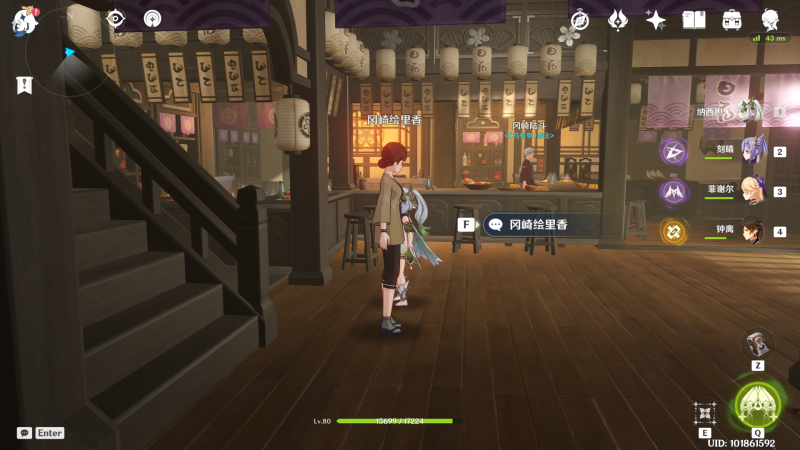Activate the square-frame elemental skill
Viewport: 800px width, 450px height.
(x=705, y=412)
